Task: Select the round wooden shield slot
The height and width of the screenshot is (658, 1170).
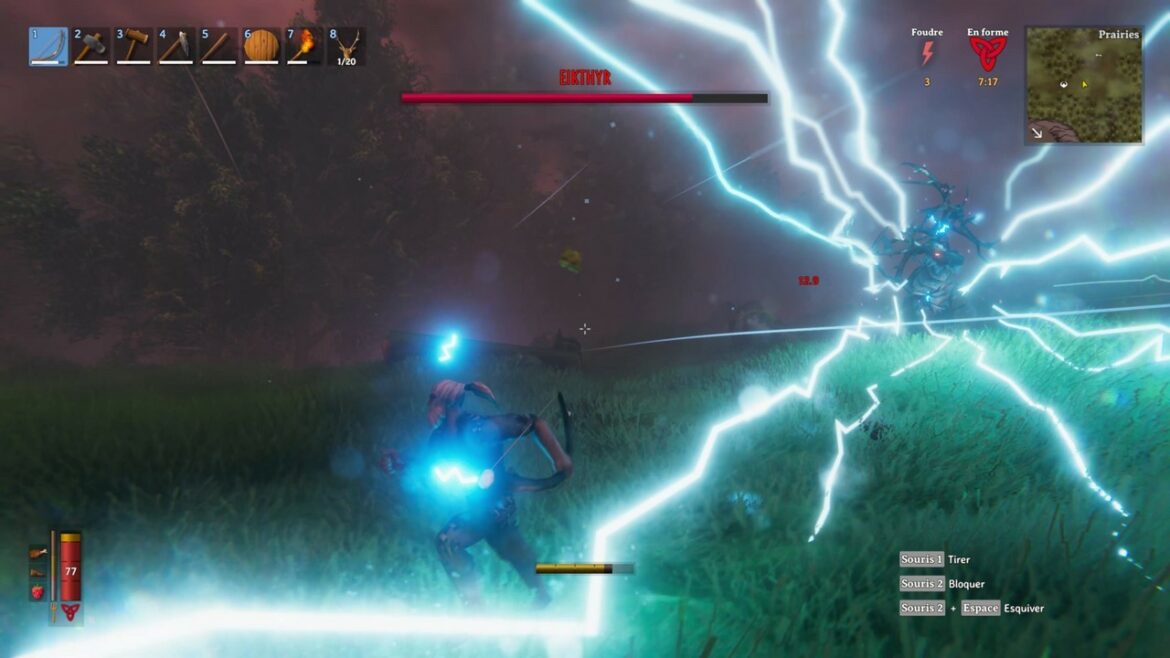Action: coord(261,47)
